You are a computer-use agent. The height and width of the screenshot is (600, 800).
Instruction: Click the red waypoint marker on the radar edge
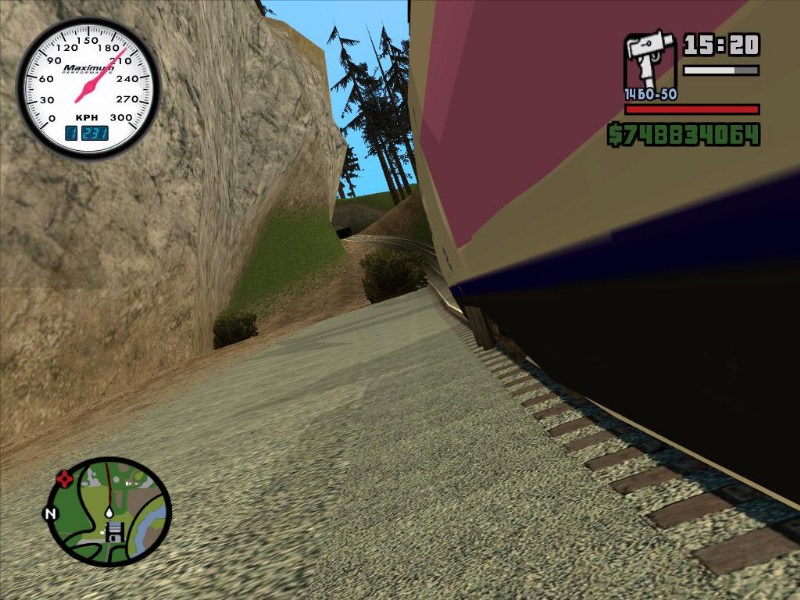point(66,479)
